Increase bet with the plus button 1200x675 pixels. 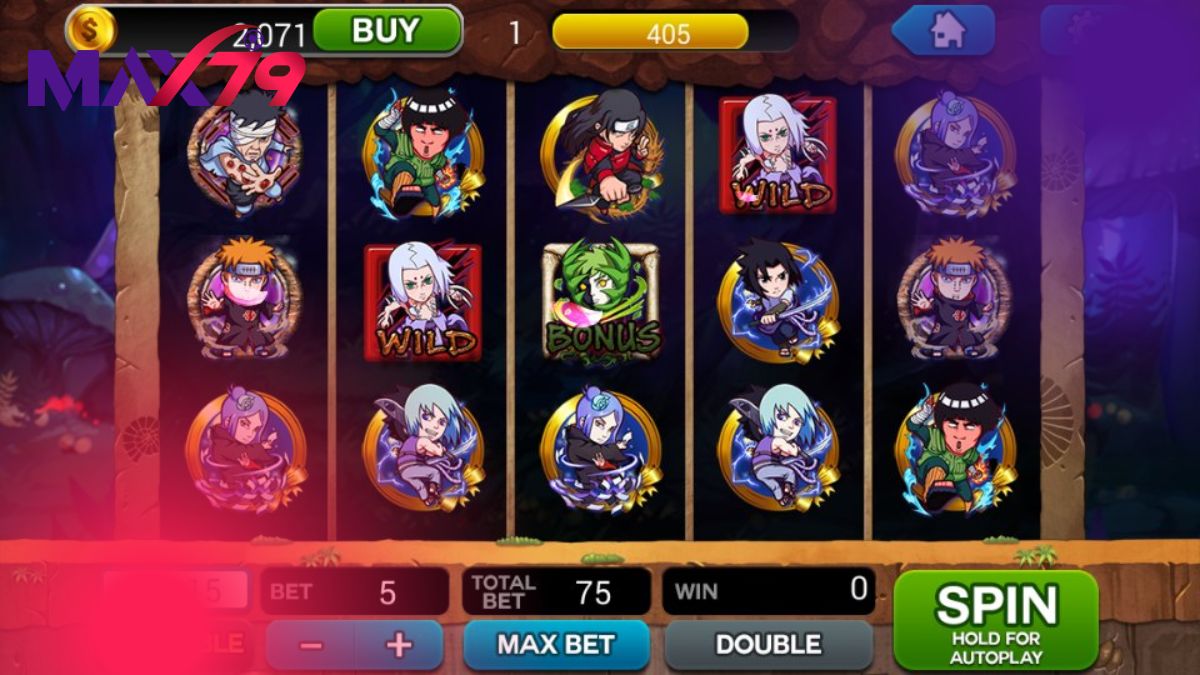click(399, 645)
